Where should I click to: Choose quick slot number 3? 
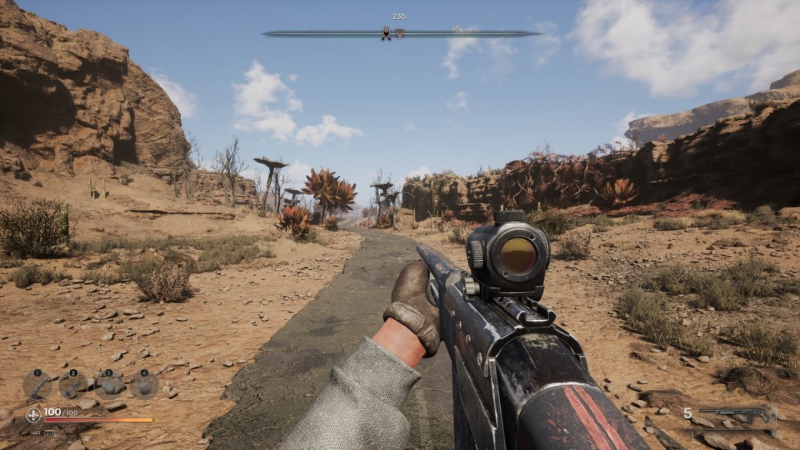coord(108,383)
